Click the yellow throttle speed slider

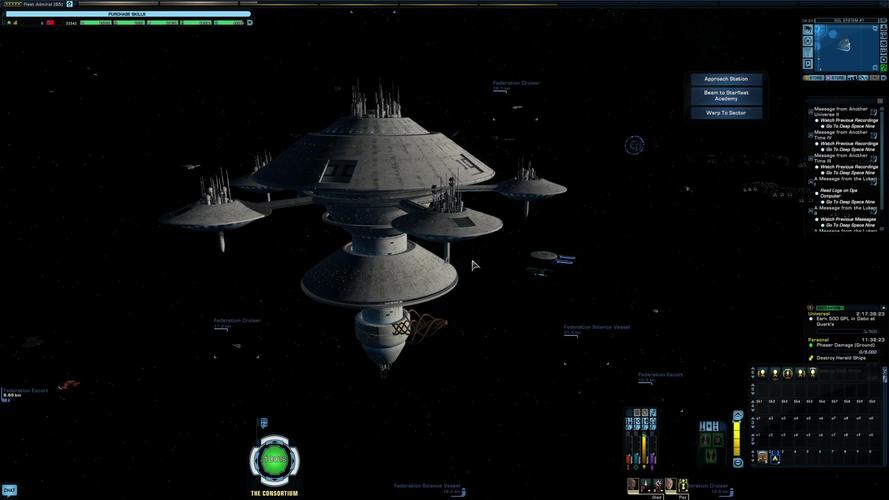point(738,438)
